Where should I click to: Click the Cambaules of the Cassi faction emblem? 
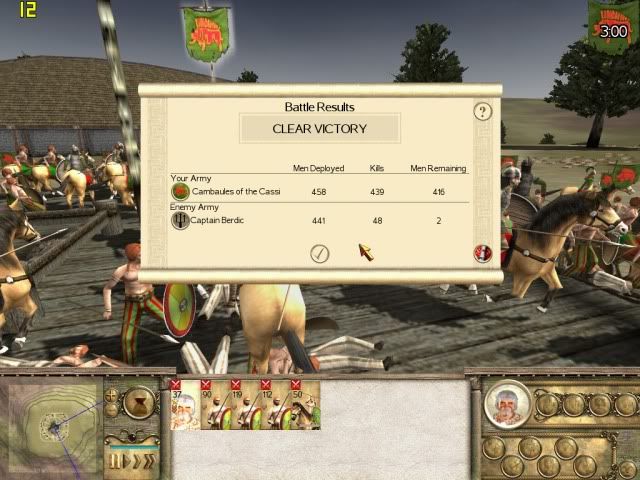coord(181,191)
